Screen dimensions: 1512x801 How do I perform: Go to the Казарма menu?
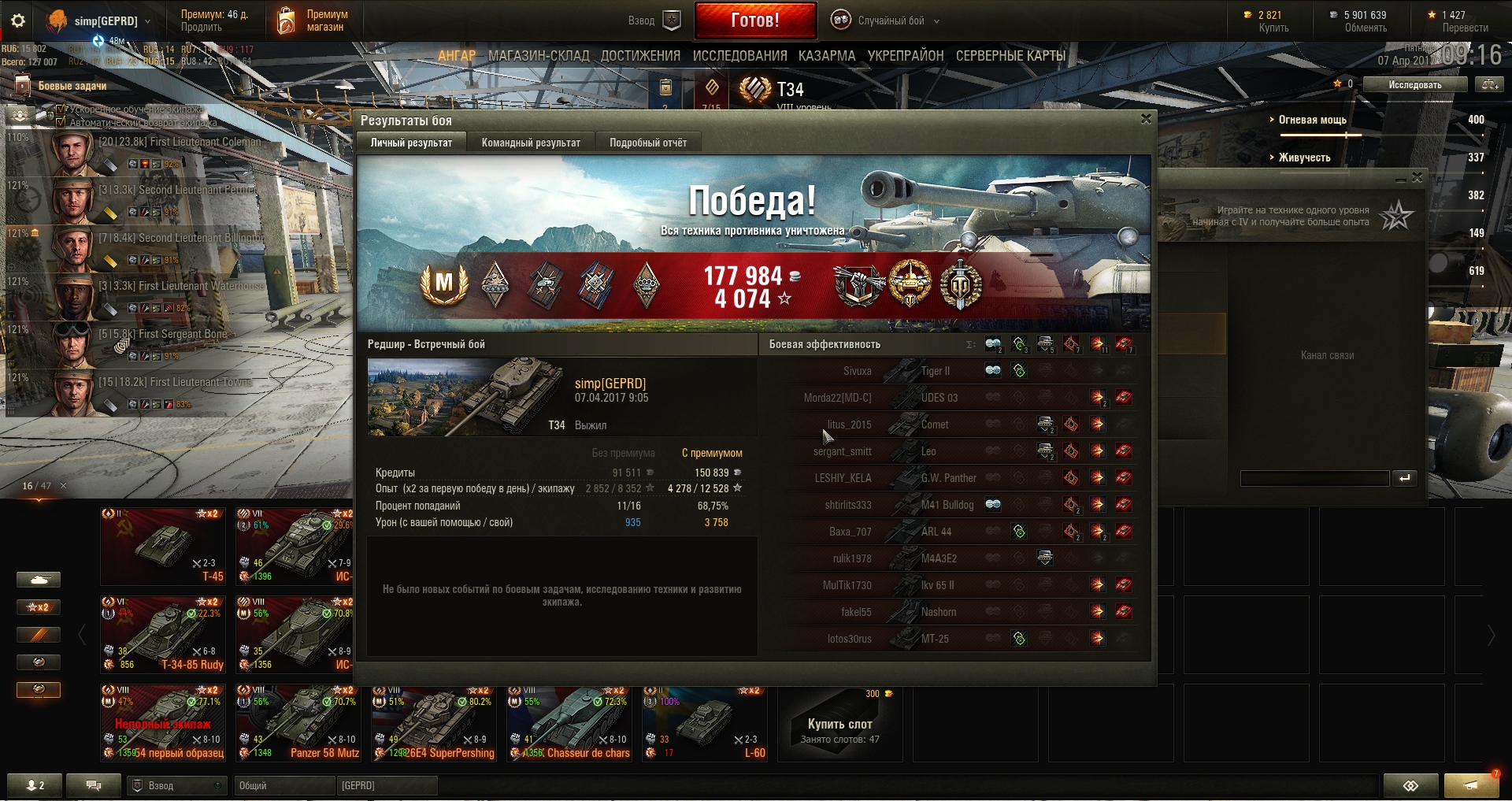tap(826, 56)
